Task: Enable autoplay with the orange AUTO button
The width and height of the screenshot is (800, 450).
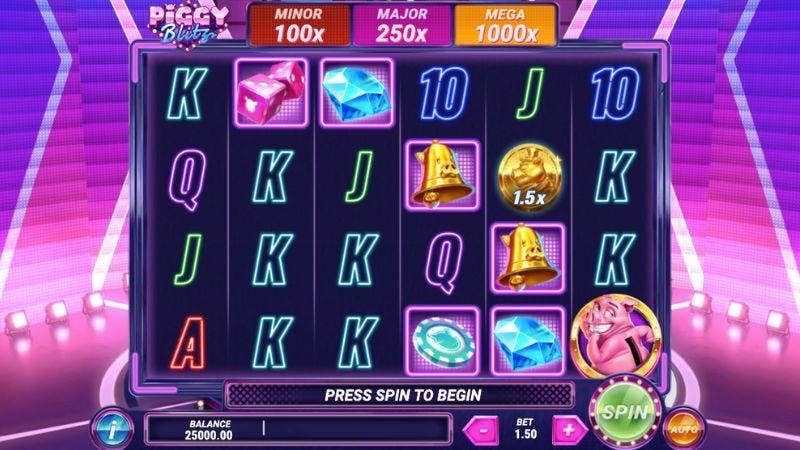Action: pyautogui.click(x=684, y=428)
